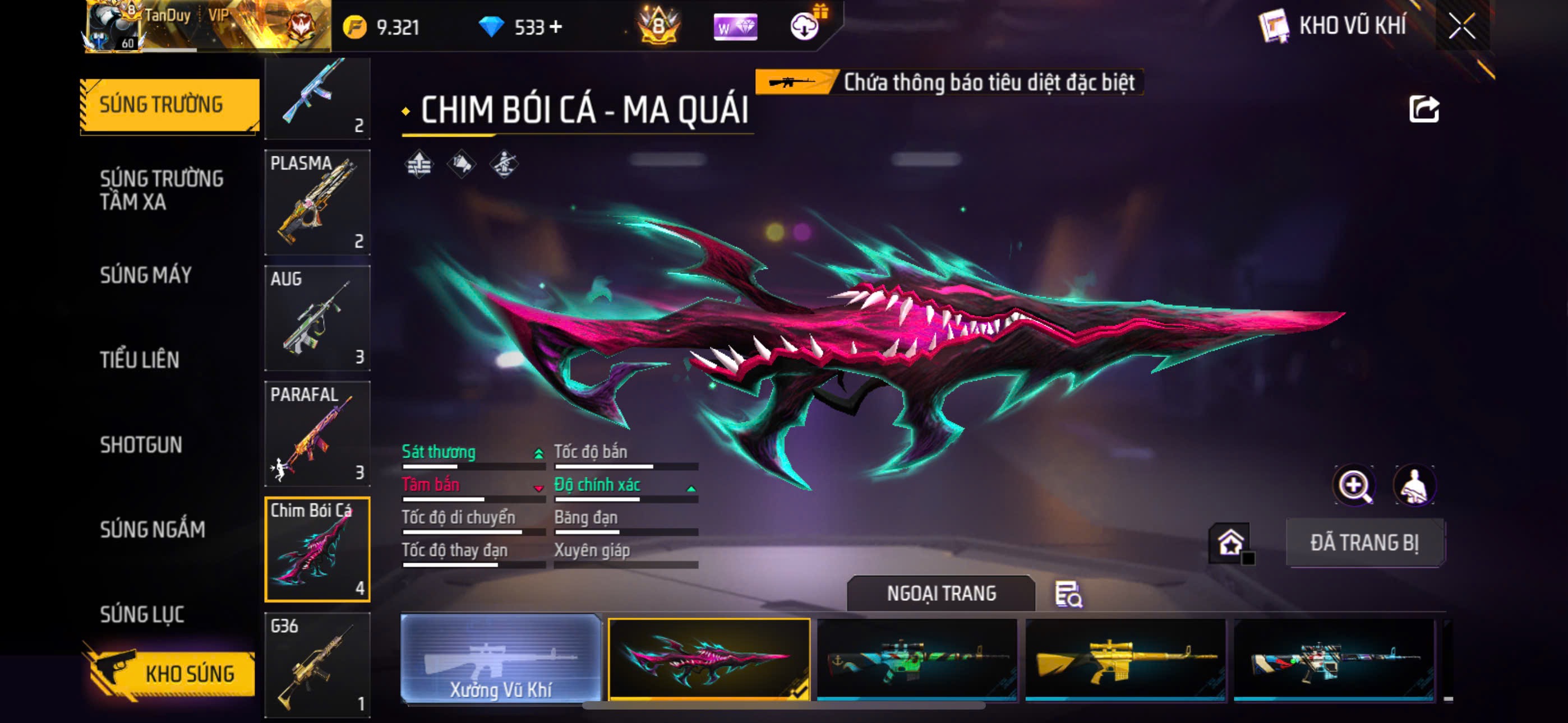This screenshot has height=723, width=1568.
Task: Open the Xưởng Vũ Khí workshop tile
Action: pos(500,659)
